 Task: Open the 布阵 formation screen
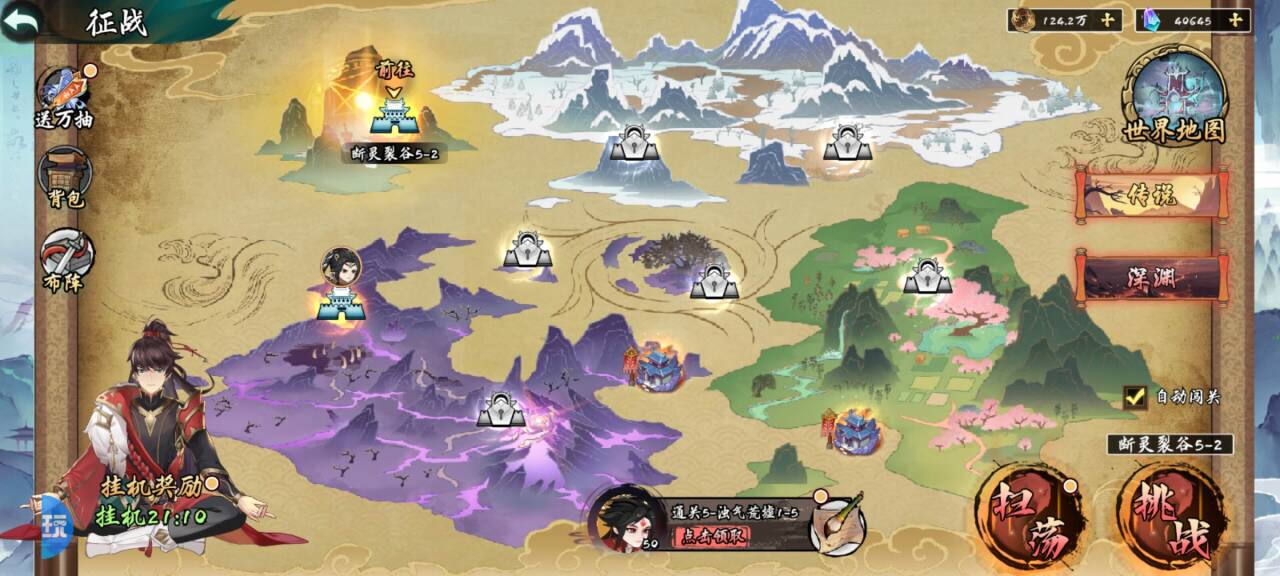pyautogui.click(x=66, y=259)
